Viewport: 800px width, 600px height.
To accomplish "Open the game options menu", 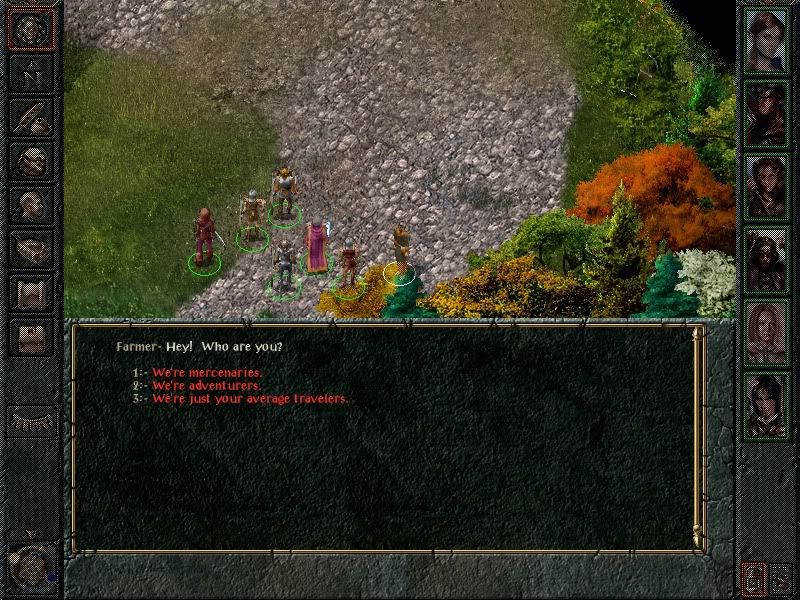I will (31, 337).
